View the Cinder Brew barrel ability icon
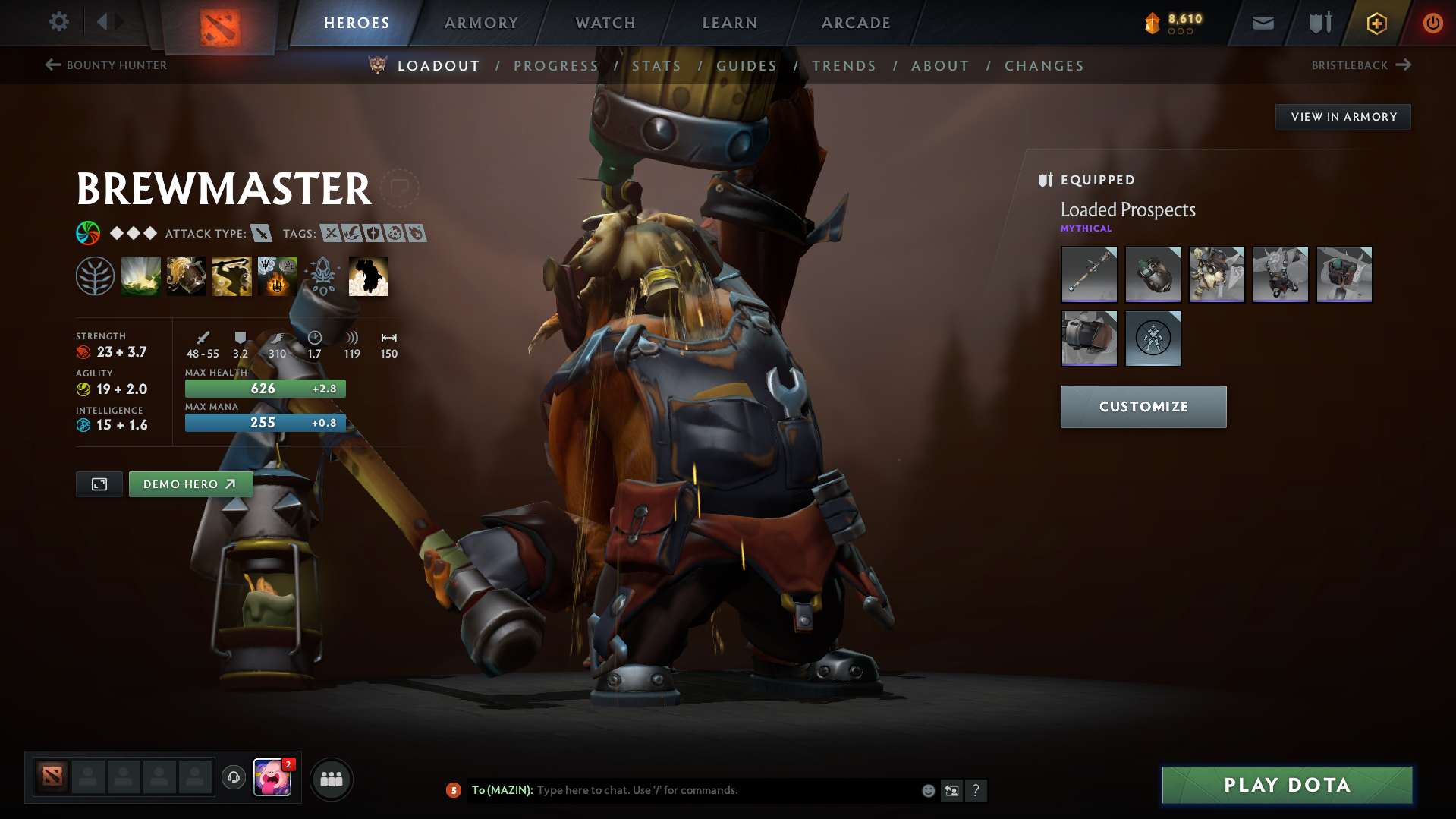The width and height of the screenshot is (1456, 819). click(x=187, y=275)
